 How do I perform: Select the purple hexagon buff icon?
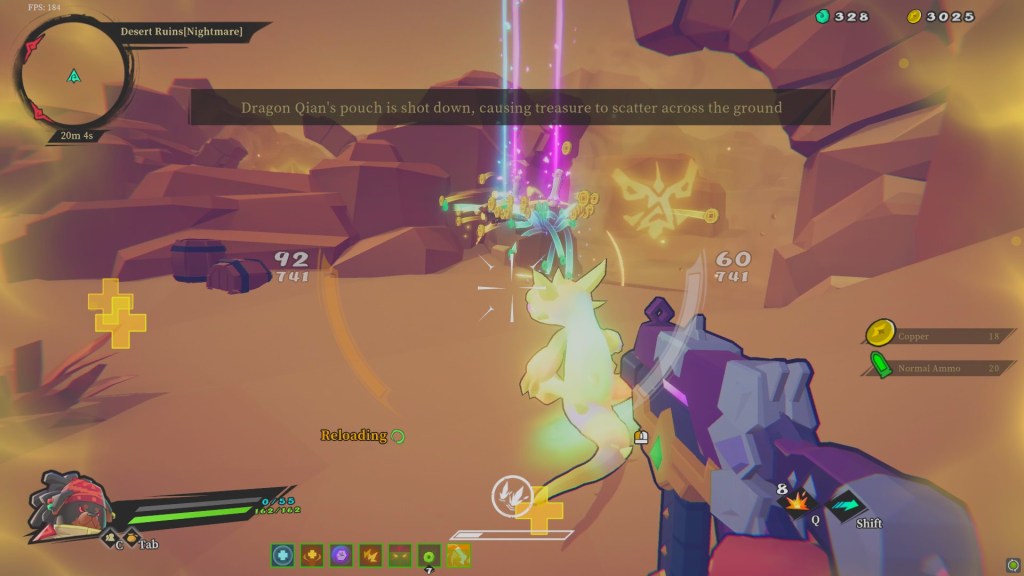click(x=341, y=555)
